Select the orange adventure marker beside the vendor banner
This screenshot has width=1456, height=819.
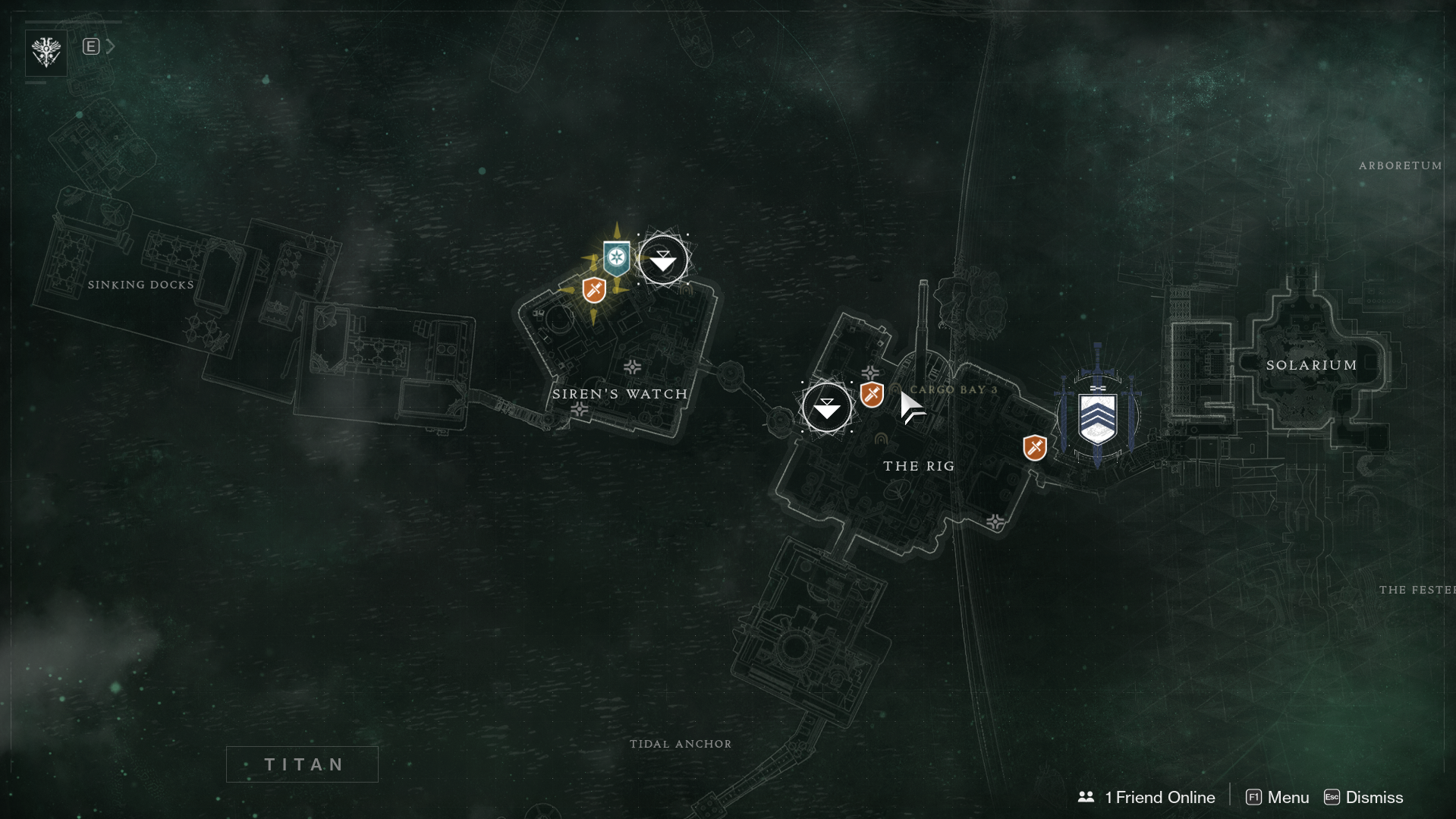click(x=1034, y=448)
